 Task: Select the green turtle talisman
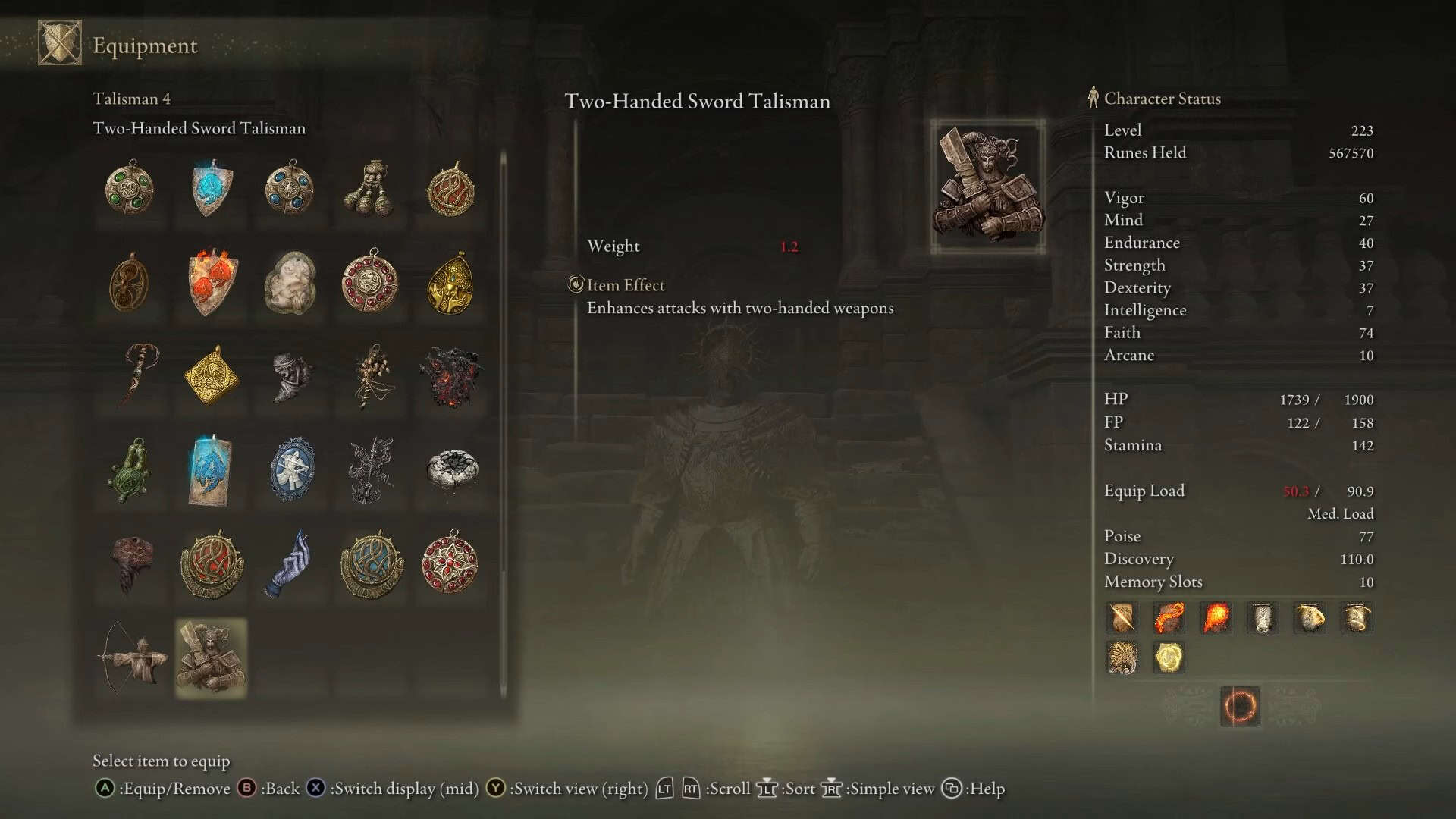[131, 470]
